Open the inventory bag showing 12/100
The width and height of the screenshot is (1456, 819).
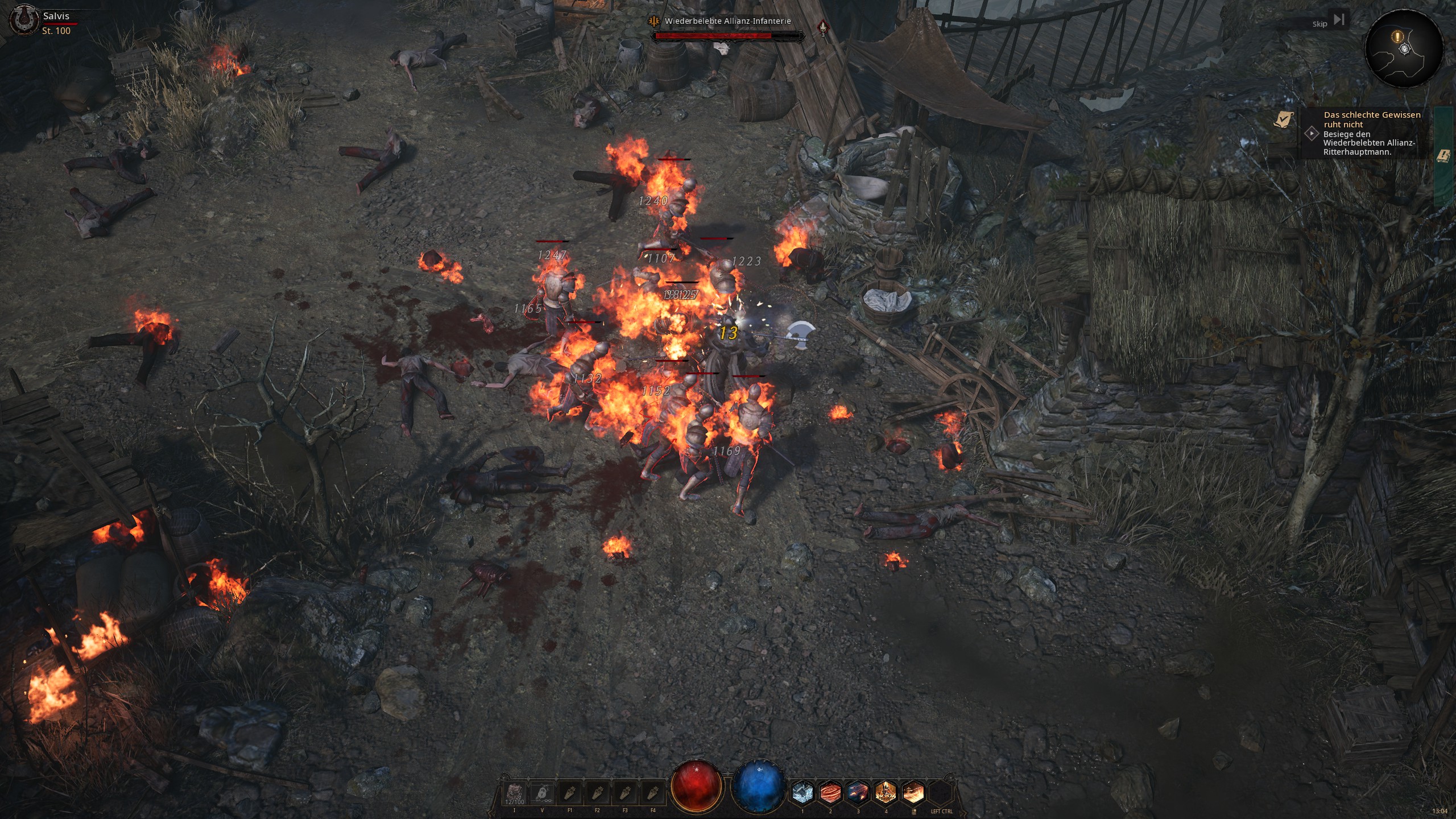[x=515, y=793]
